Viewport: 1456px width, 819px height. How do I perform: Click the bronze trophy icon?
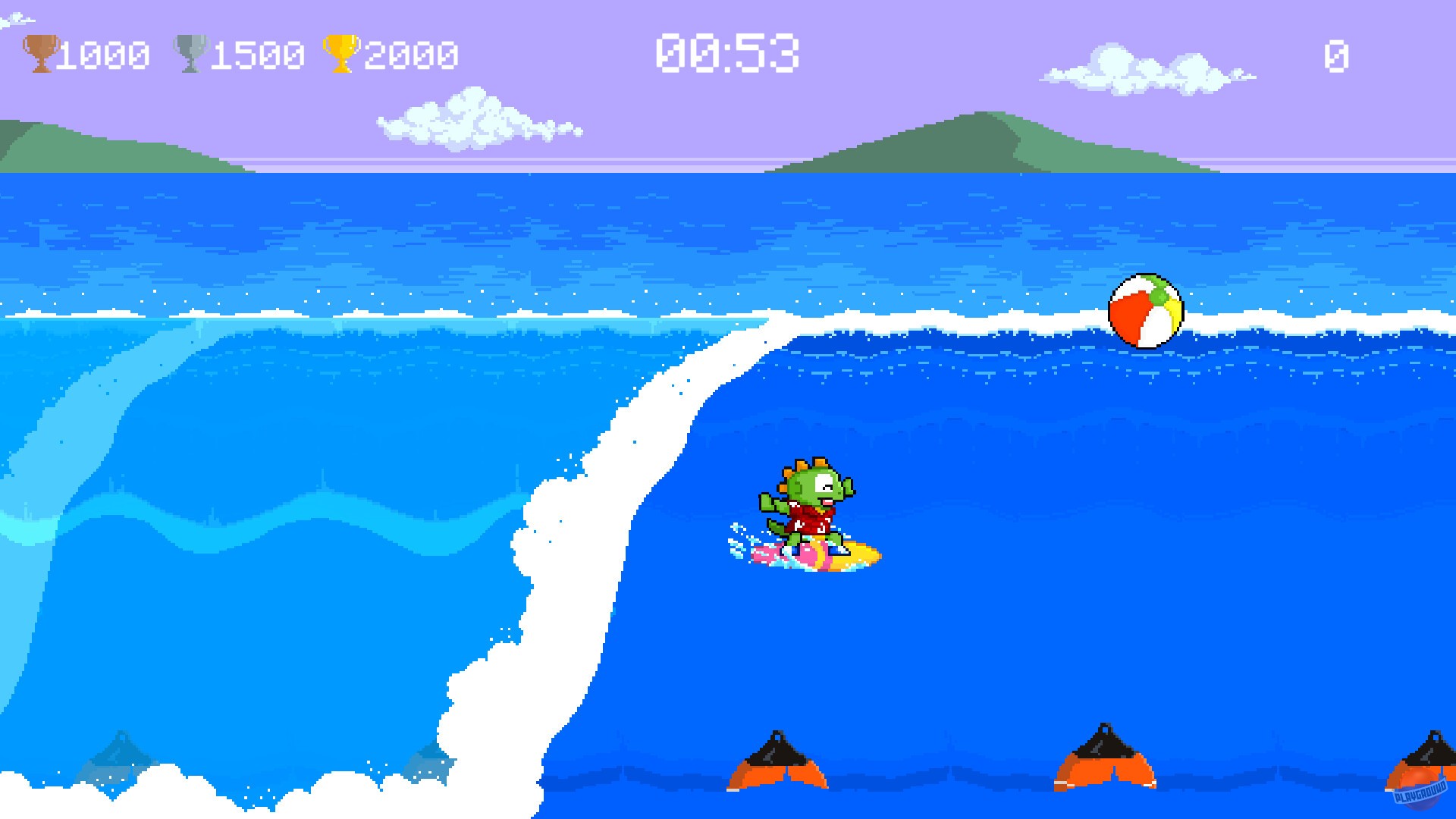tap(39, 51)
